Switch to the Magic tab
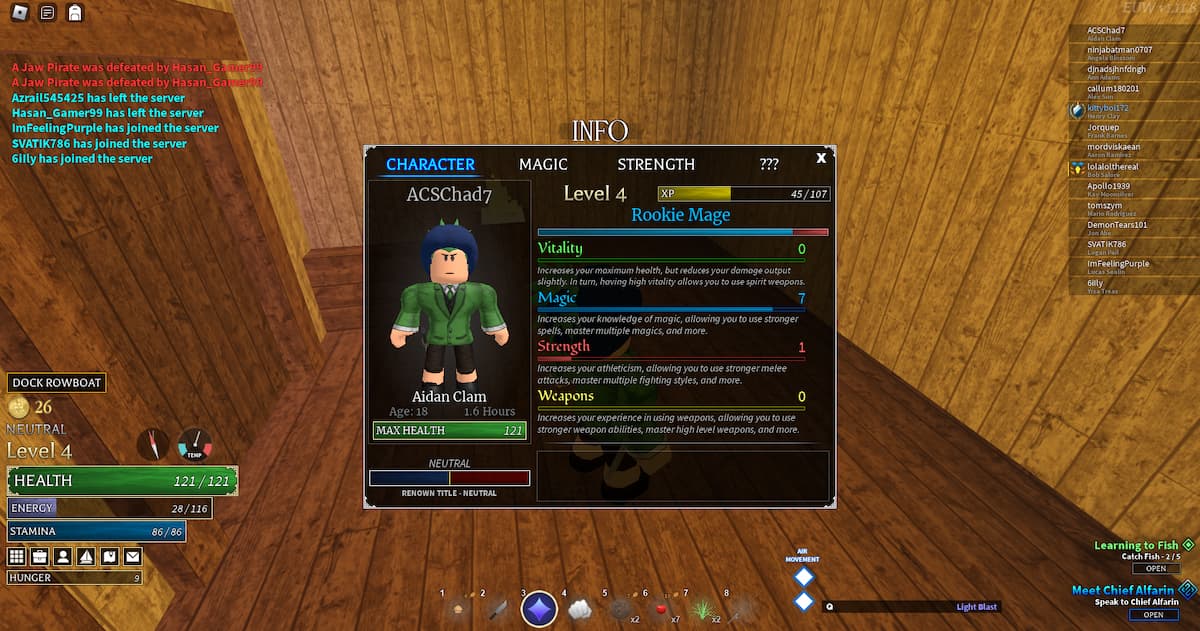 543,164
